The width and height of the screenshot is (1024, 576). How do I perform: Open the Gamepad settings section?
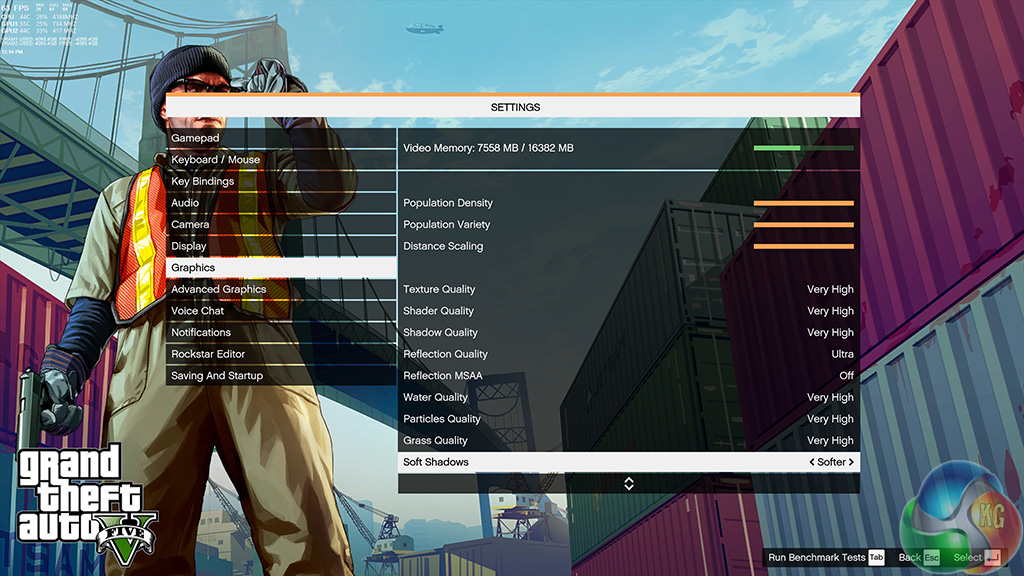coord(280,138)
